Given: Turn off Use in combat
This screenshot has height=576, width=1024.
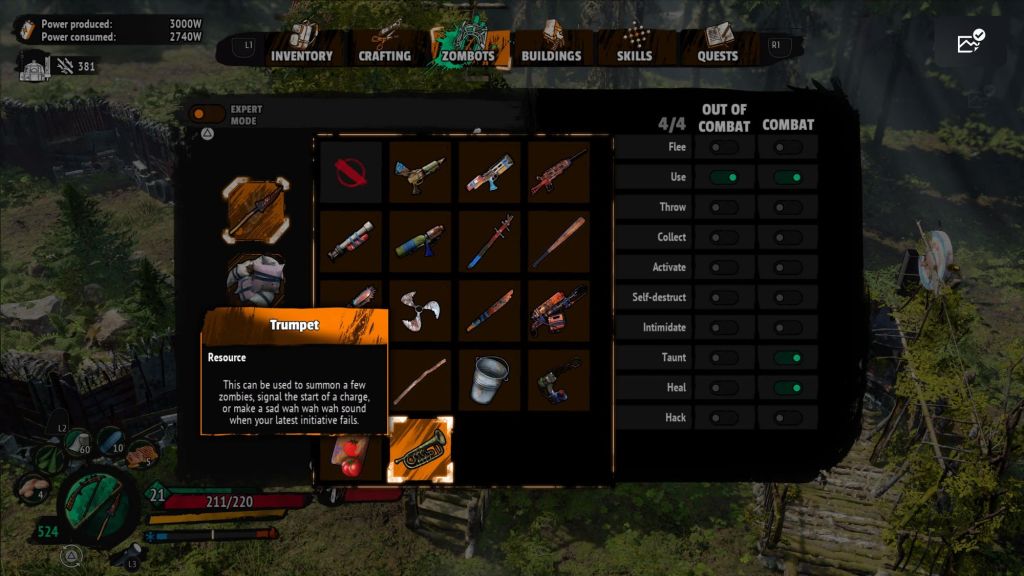Looking at the screenshot, I should [x=788, y=177].
